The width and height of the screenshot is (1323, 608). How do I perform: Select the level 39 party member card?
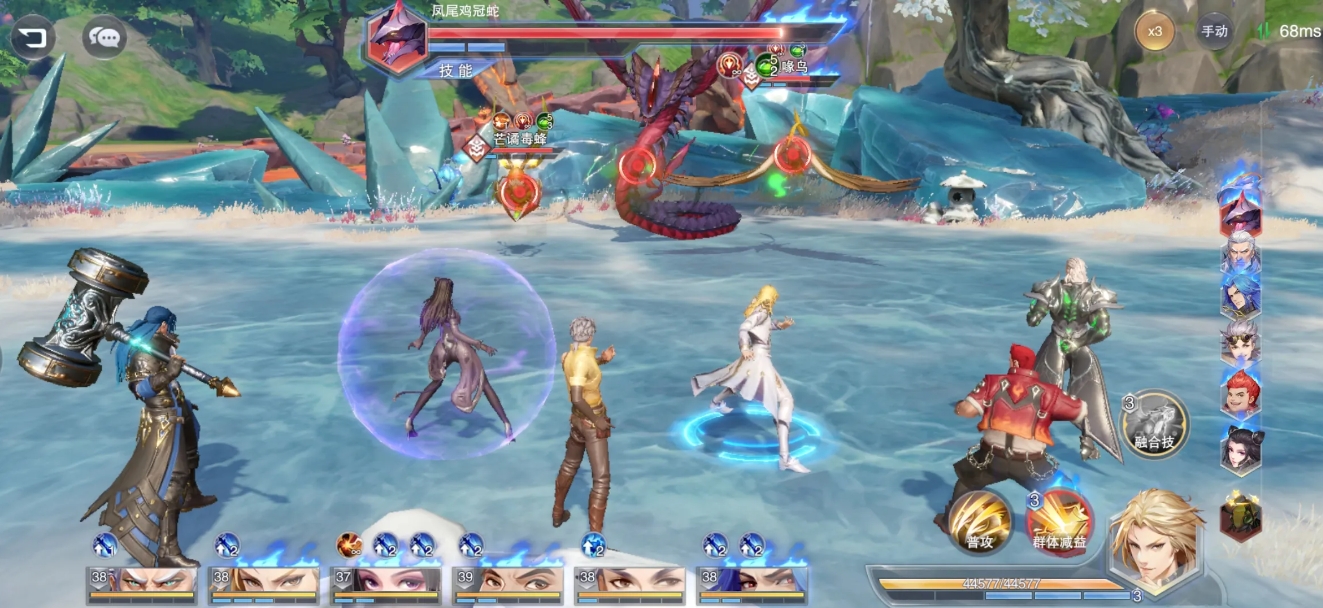[x=508, y=582]
